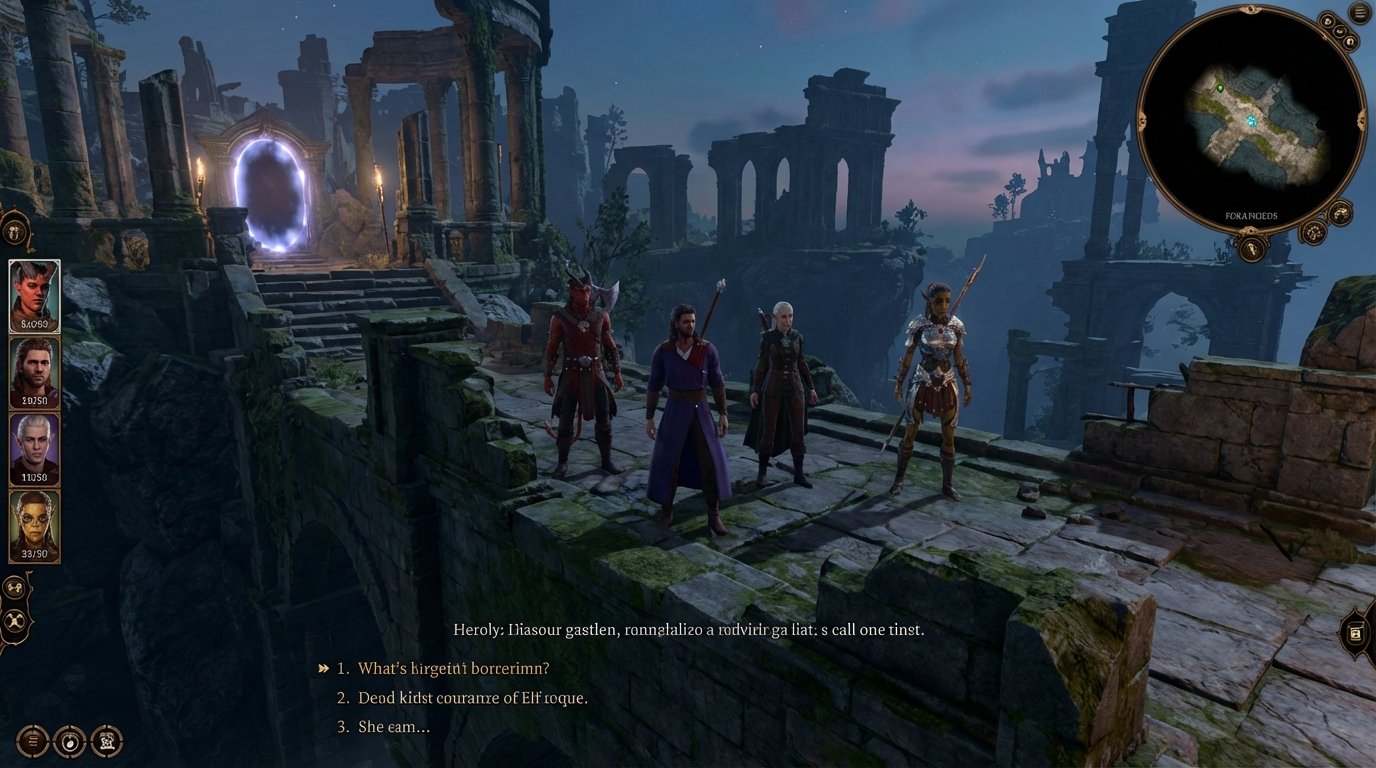This screenshot has width=1376, height=768.
Task: Select the red tiefling character portrait
Action: pyautogui.click(x=32, y=296)
